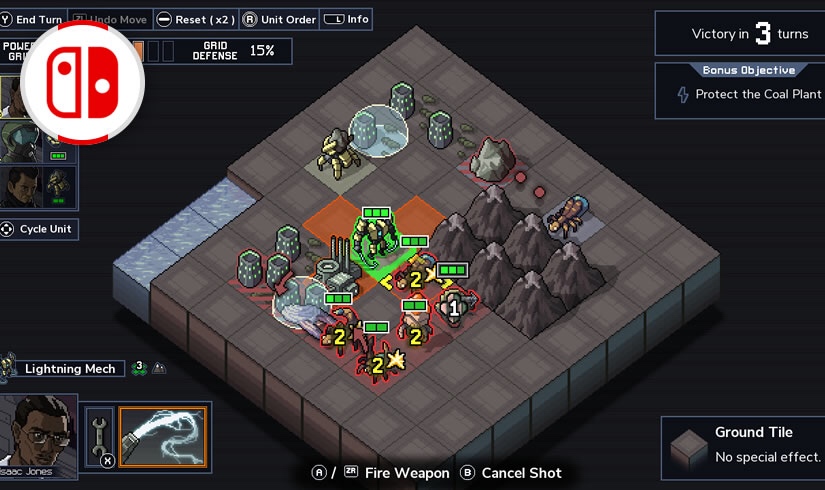Choose the wrench repair action
The image size is (825, 490).
coord(99,437)
